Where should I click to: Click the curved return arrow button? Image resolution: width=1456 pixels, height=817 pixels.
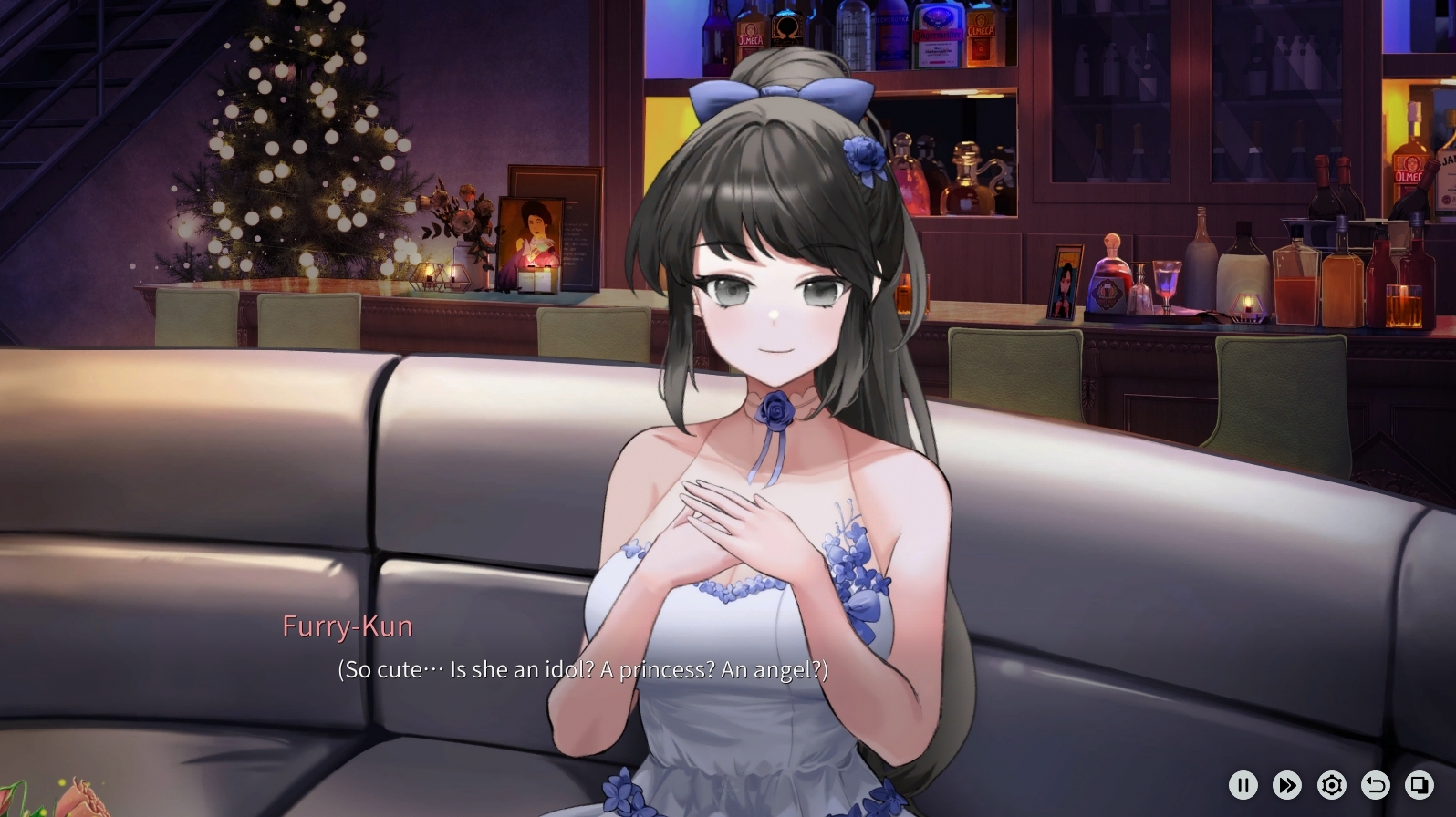(1375, 784)
